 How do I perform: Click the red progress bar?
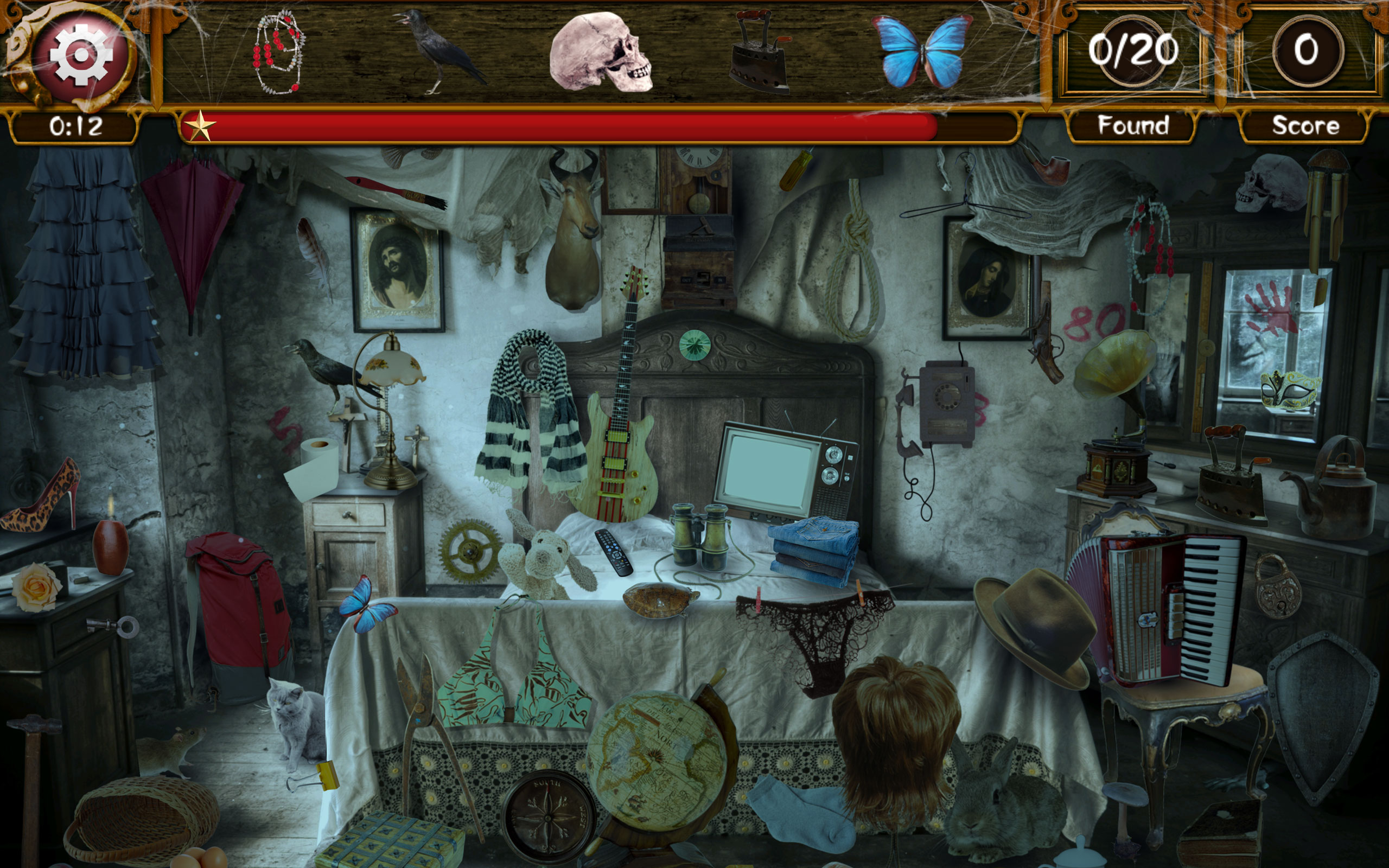tap(574, 125)
